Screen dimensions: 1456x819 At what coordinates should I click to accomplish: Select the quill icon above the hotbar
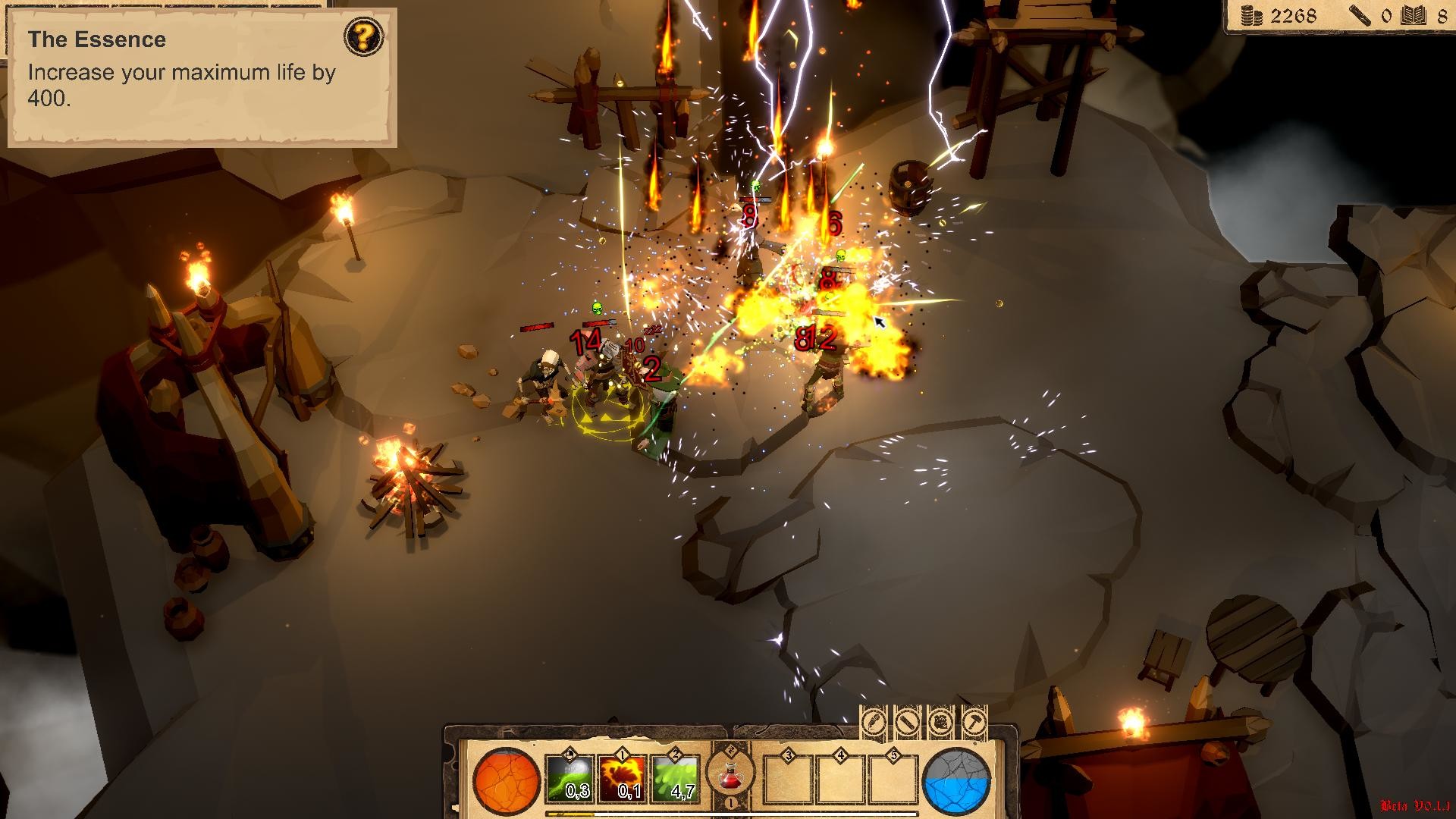(873, 722)
